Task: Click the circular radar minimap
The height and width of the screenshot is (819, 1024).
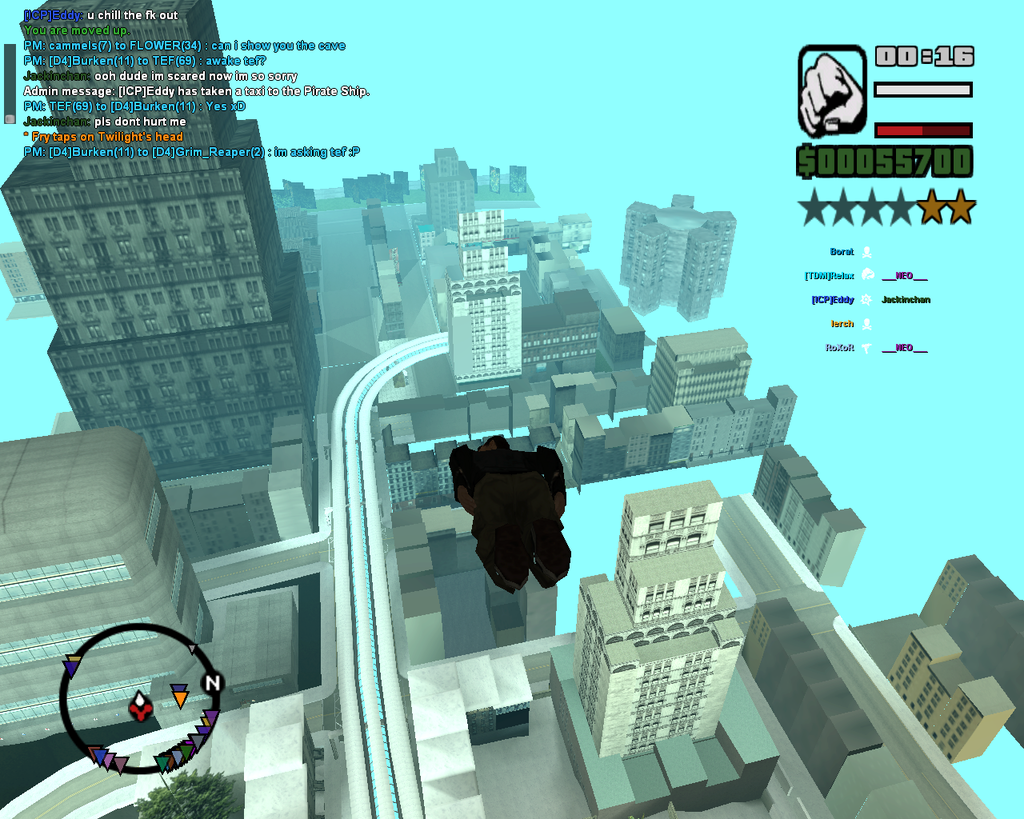Action: pyautogui.click(x=139, y=699)
